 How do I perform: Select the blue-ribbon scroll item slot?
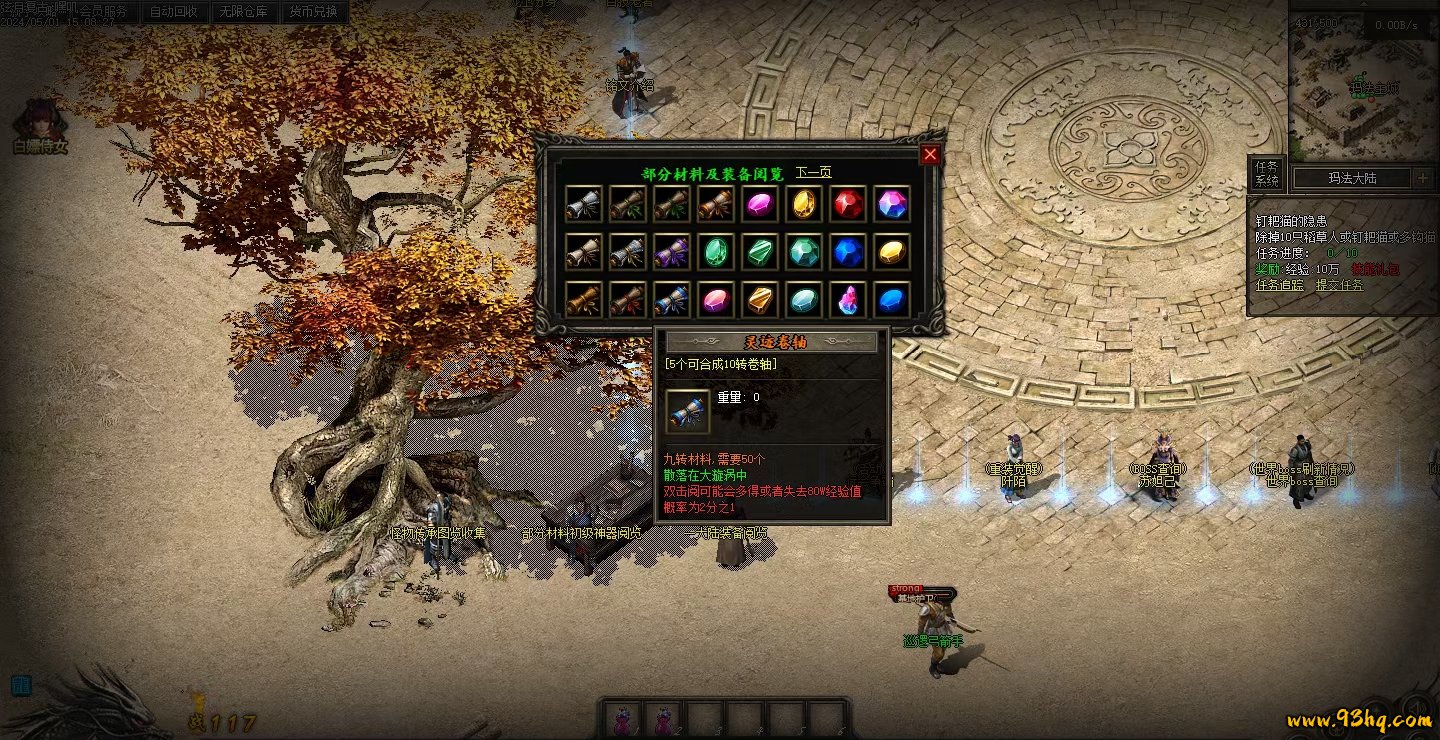pos(671,299)
